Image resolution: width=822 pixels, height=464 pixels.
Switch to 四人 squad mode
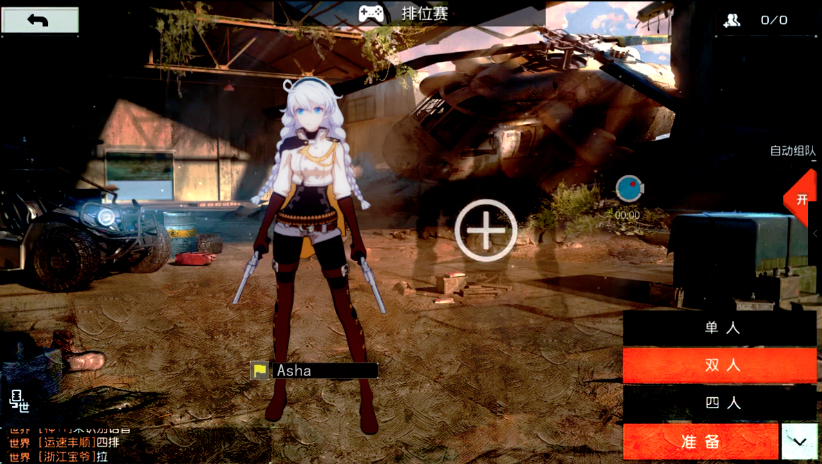point(720,403)
